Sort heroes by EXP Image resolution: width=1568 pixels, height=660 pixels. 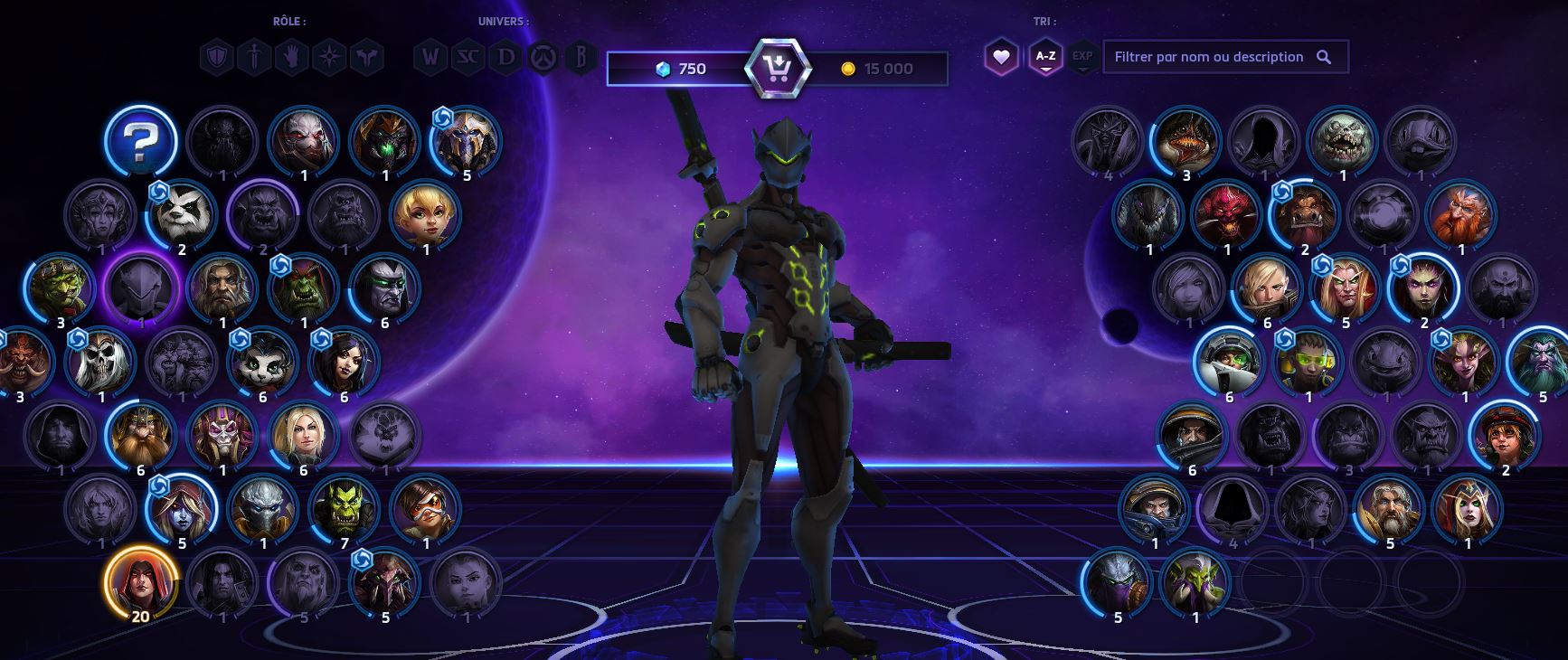pyautogui.click(x=1082, y=57)
